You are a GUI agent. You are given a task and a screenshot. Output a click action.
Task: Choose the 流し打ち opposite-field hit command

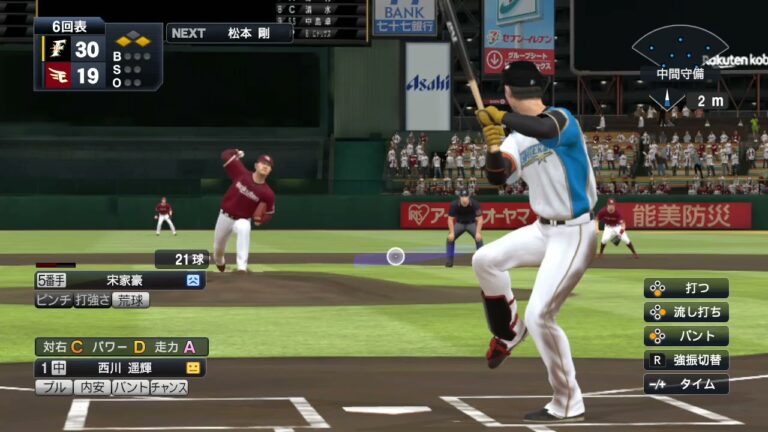point(686,312)
